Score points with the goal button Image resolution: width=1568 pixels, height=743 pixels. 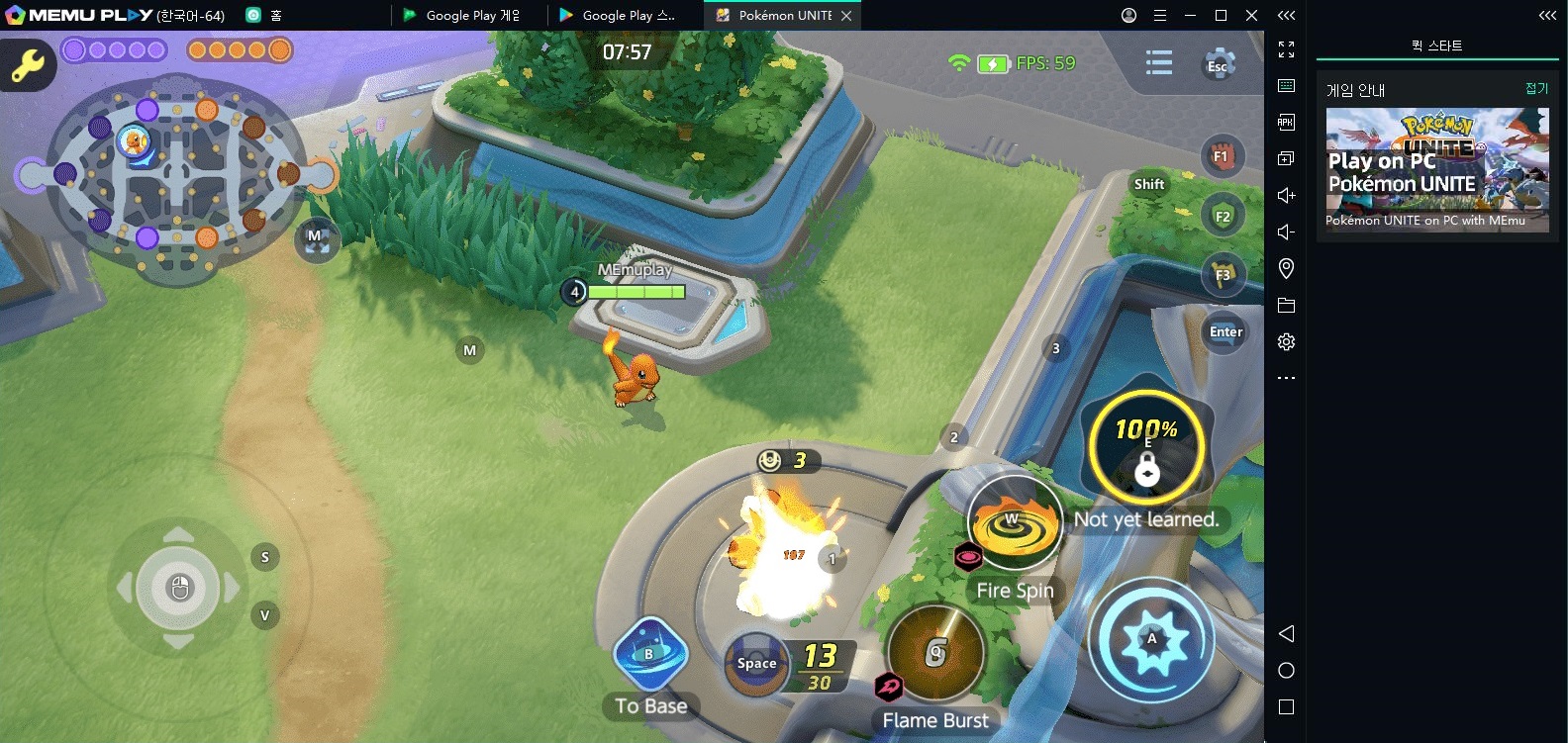757,664
